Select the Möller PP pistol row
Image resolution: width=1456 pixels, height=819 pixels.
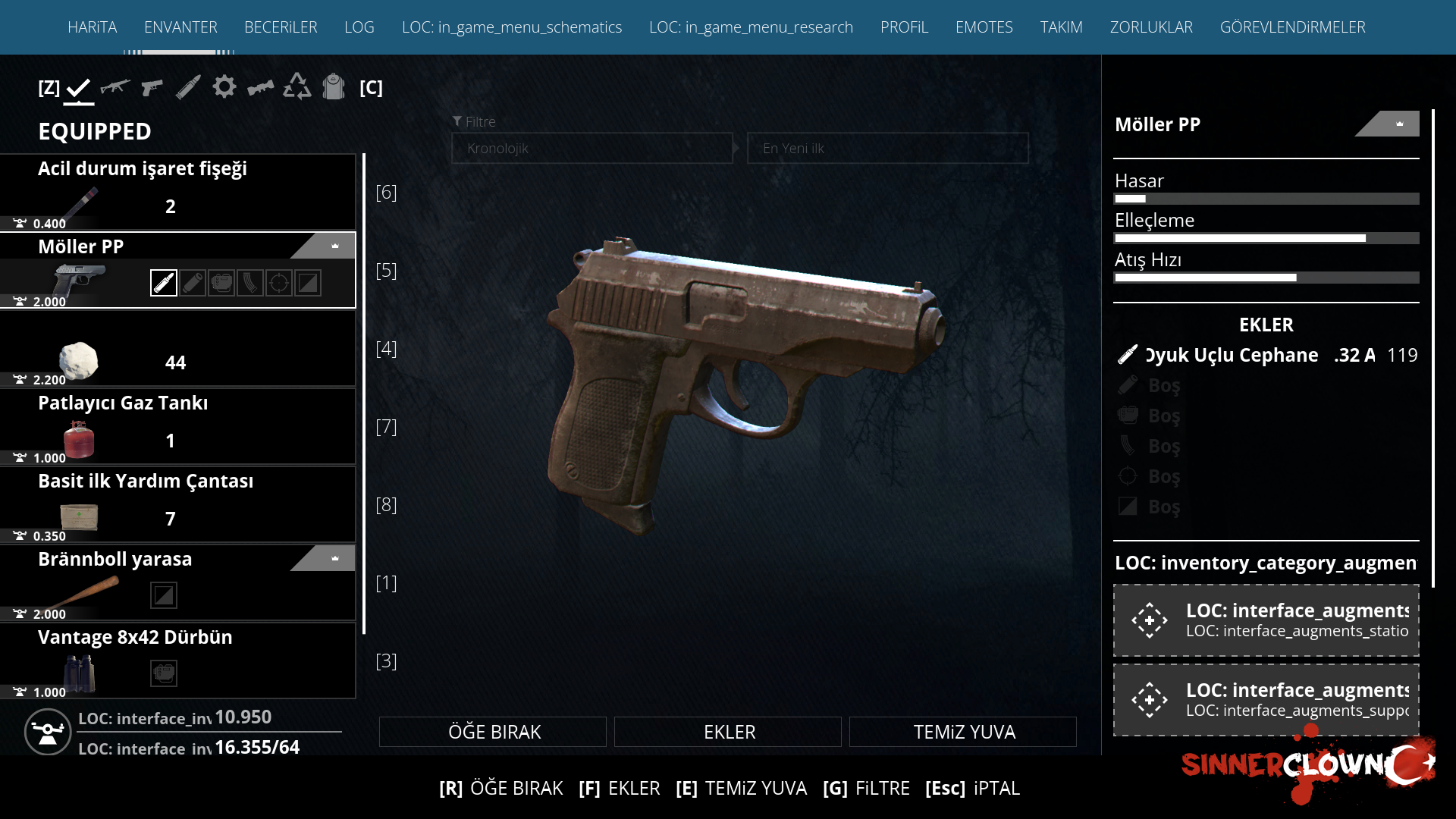click(178, 271)
